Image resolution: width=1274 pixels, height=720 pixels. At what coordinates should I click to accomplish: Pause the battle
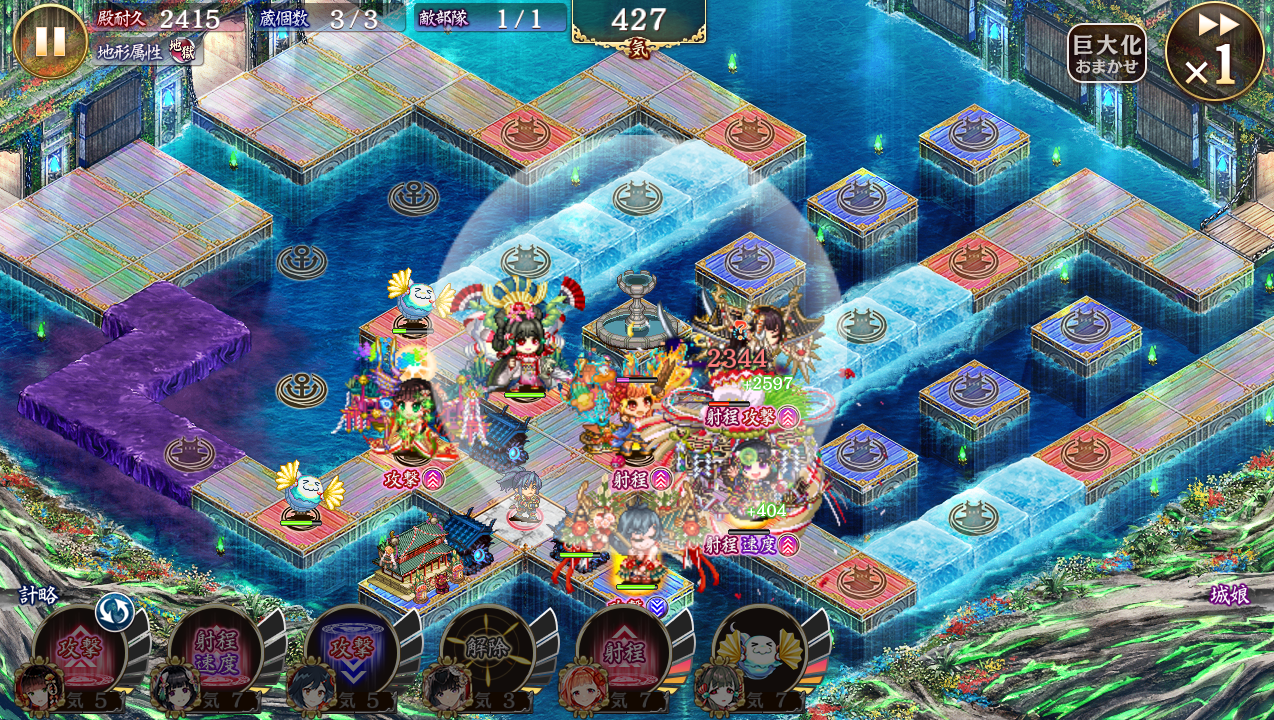coord(50,41)
